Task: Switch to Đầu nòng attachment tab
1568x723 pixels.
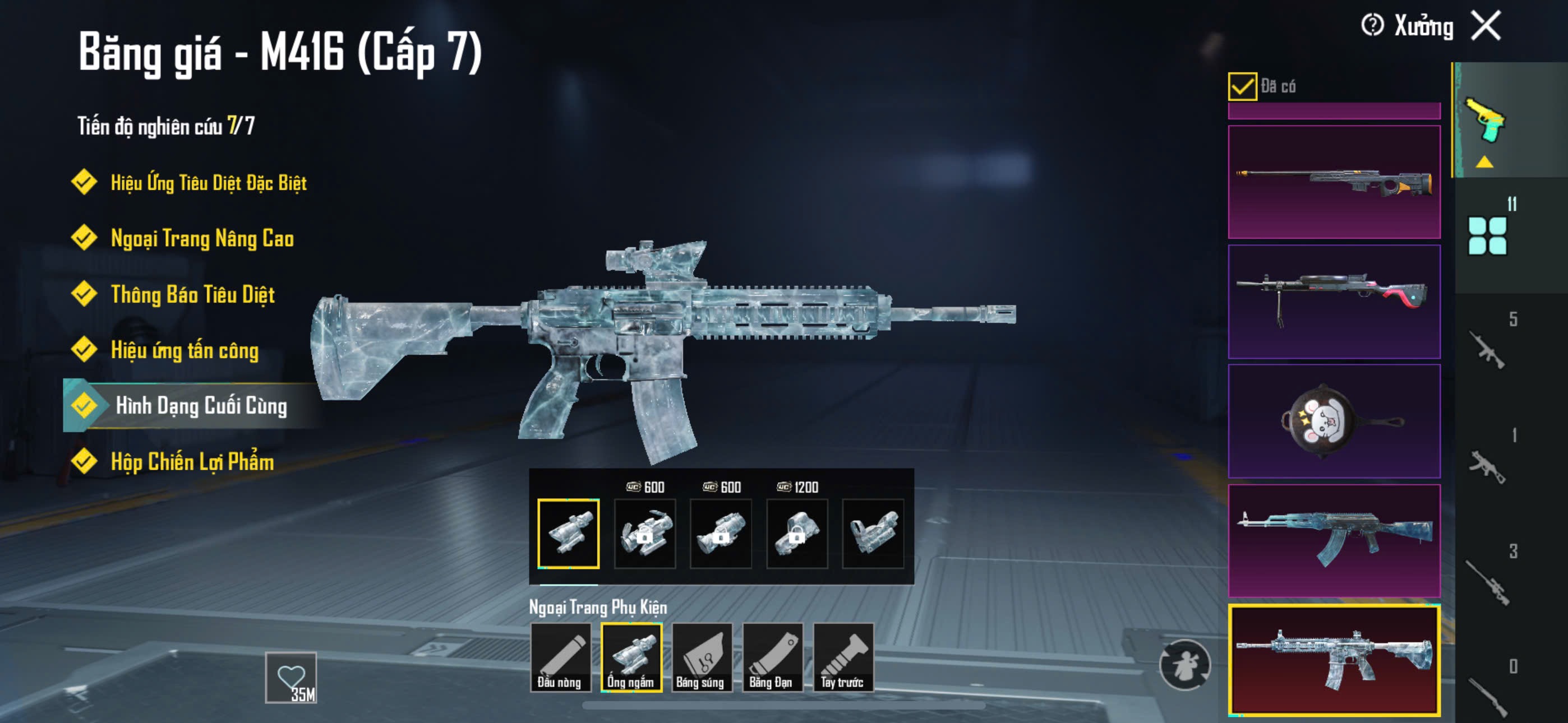Action: point(560,657)
